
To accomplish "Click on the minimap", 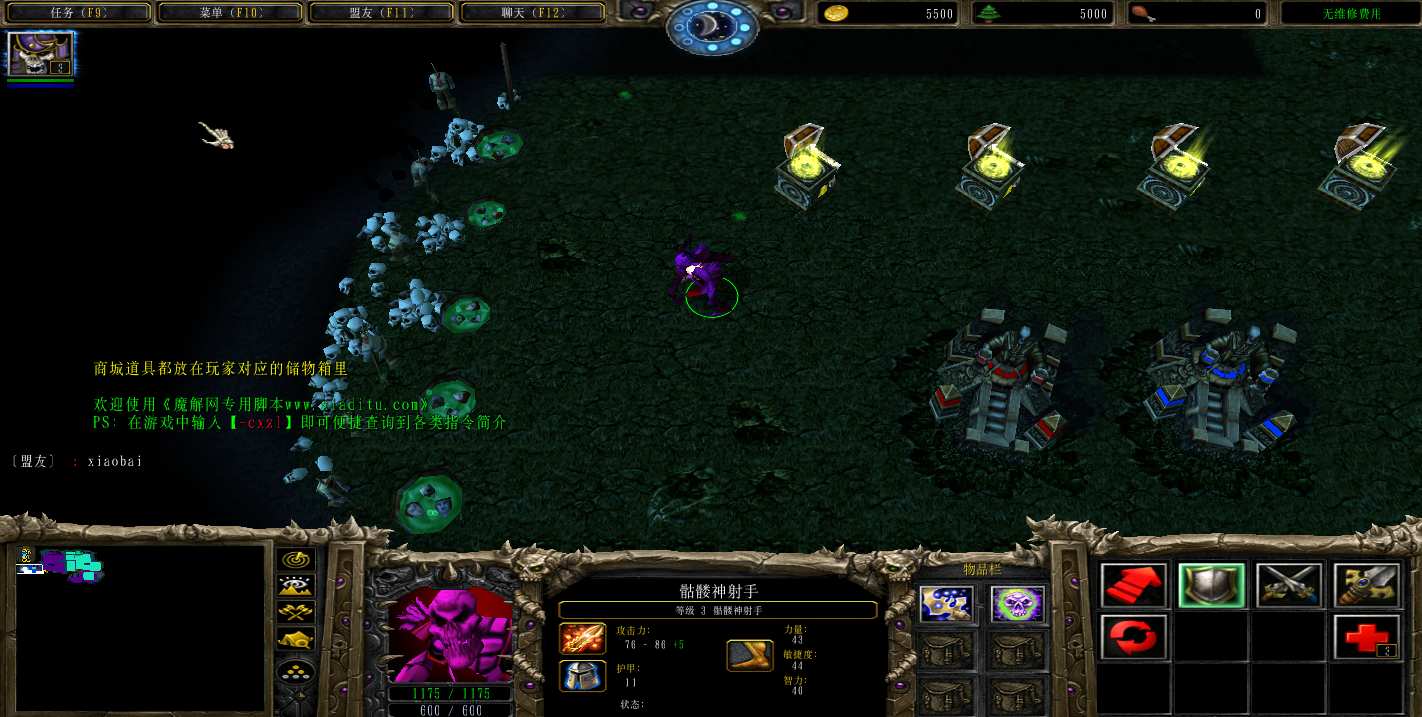I will click(x=140, y=626).
